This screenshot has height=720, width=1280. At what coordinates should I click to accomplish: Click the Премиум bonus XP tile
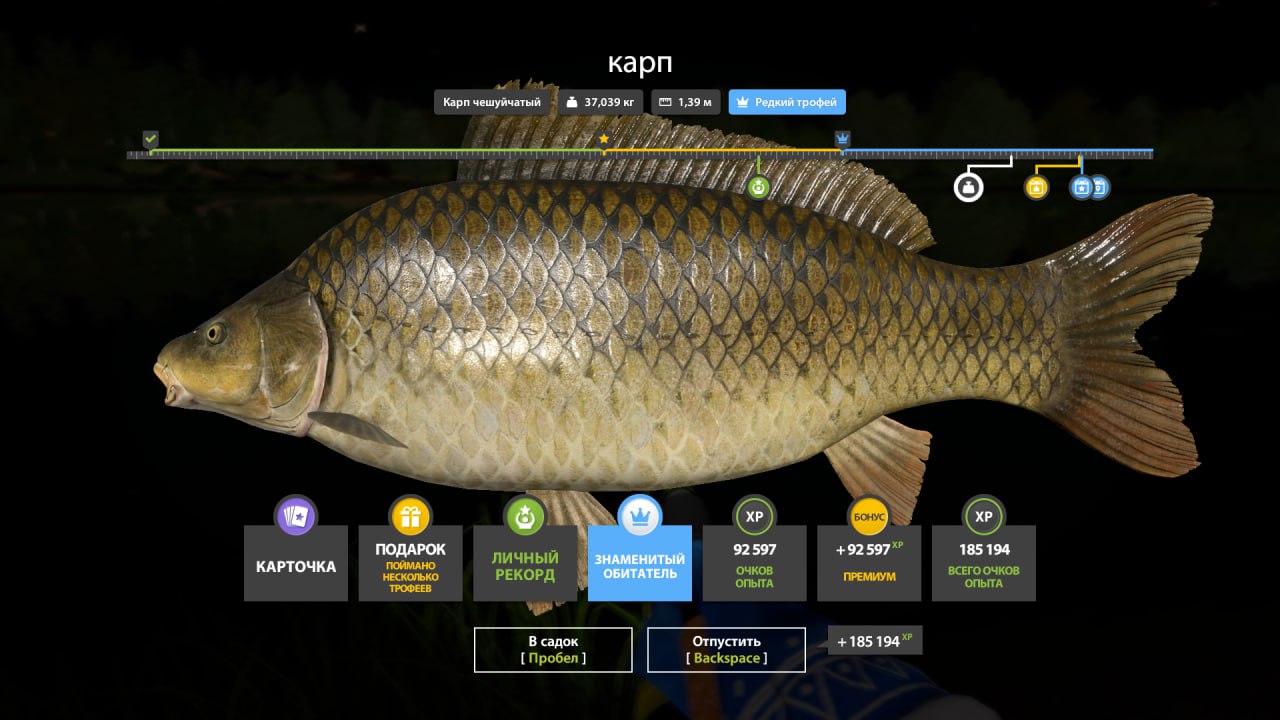tap(869, 563)
